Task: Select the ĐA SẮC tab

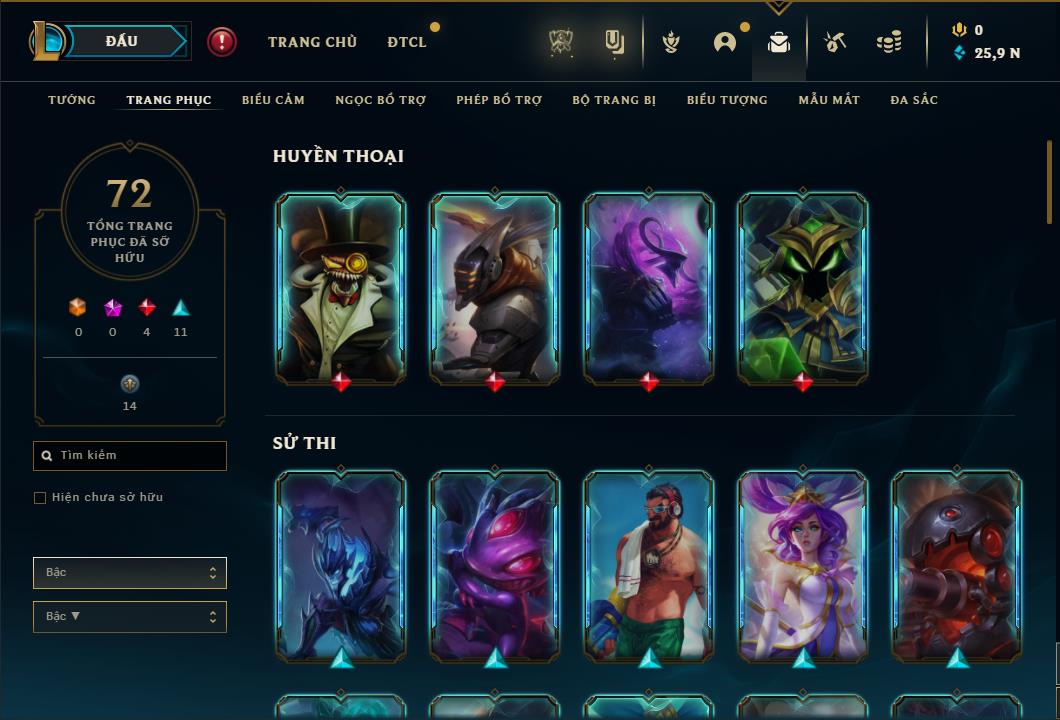Action: (914, 100)
